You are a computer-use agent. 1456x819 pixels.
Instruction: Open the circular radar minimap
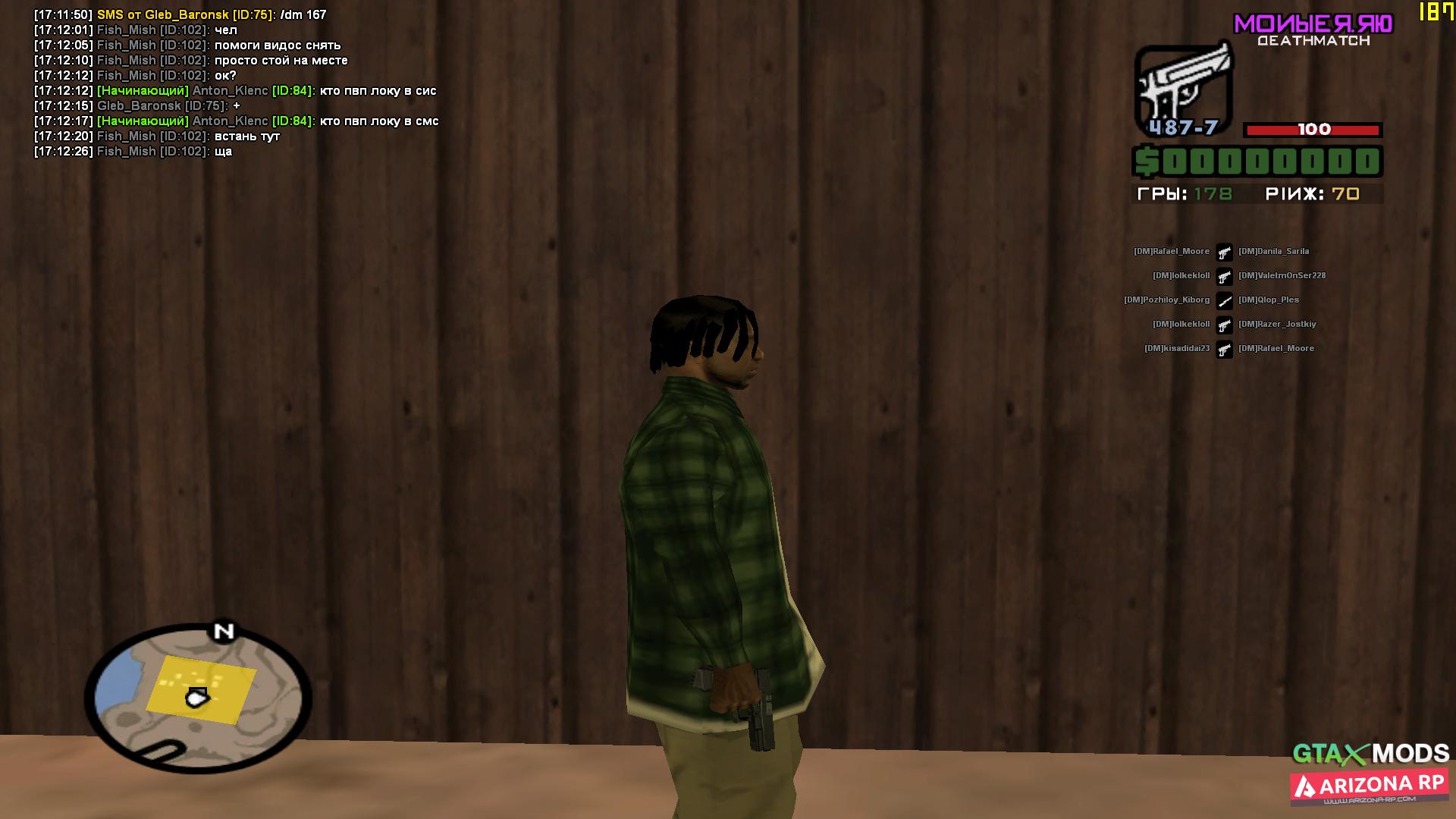tap(198, 696)
